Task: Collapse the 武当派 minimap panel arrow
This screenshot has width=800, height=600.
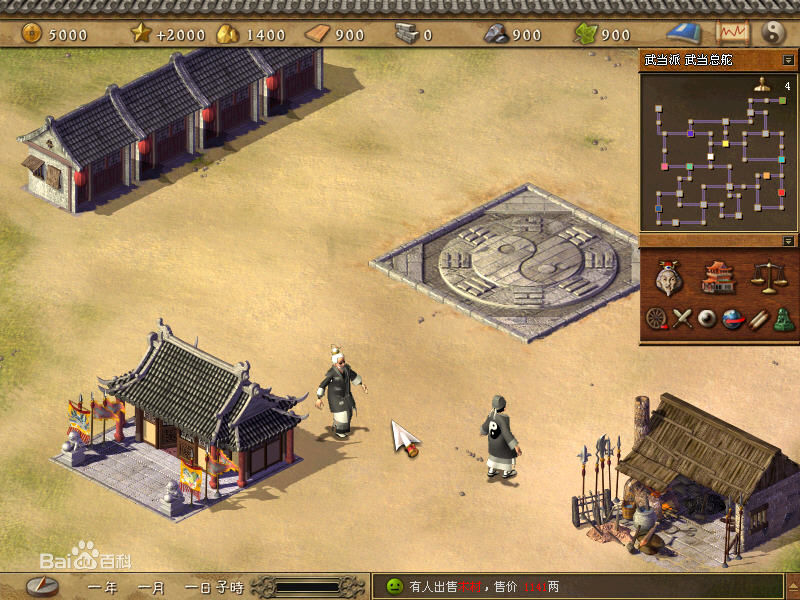Action: click(789, 60)
